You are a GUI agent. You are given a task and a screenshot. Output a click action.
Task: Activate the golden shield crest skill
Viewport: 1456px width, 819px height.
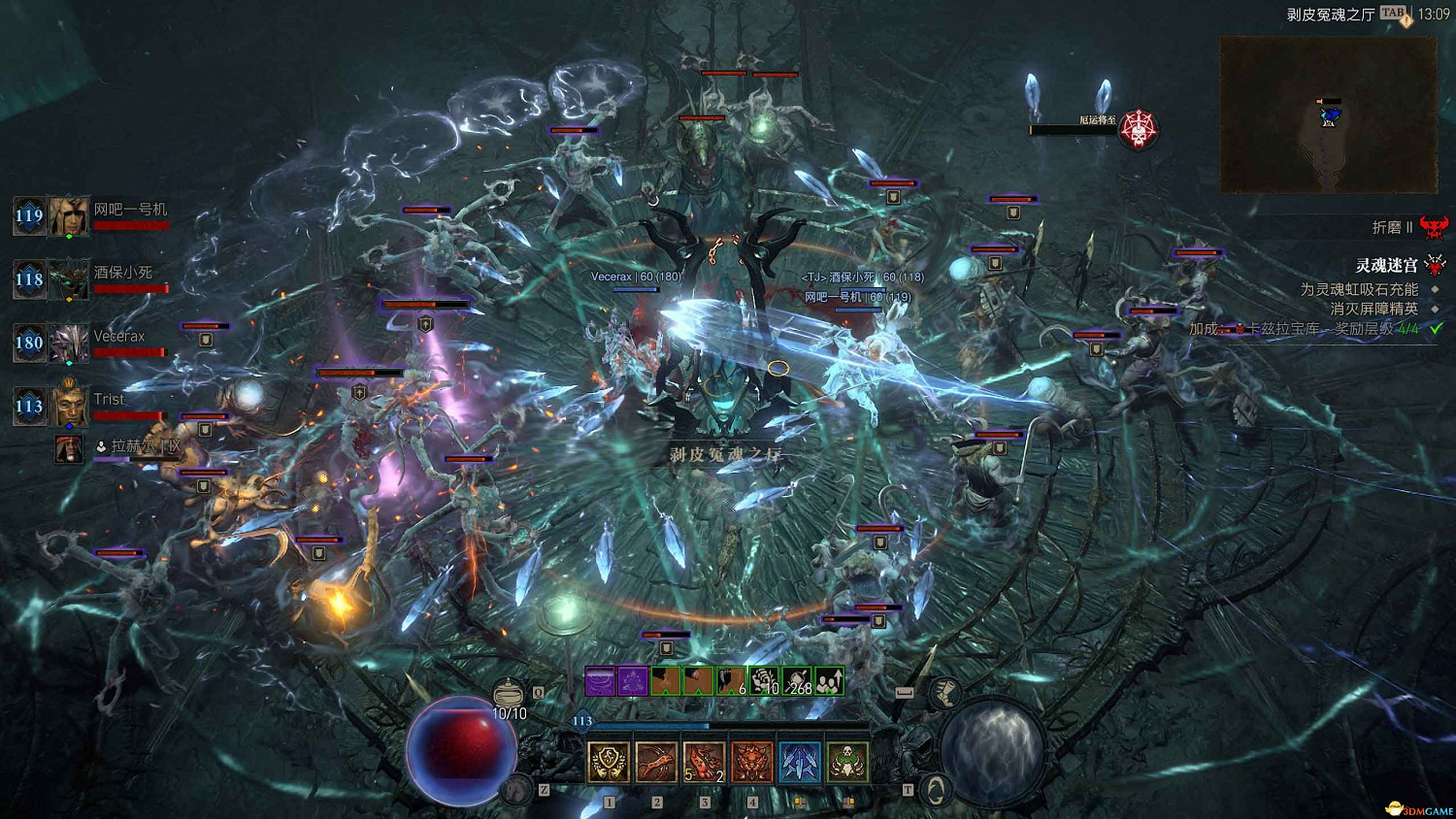(x=609, y=762)
